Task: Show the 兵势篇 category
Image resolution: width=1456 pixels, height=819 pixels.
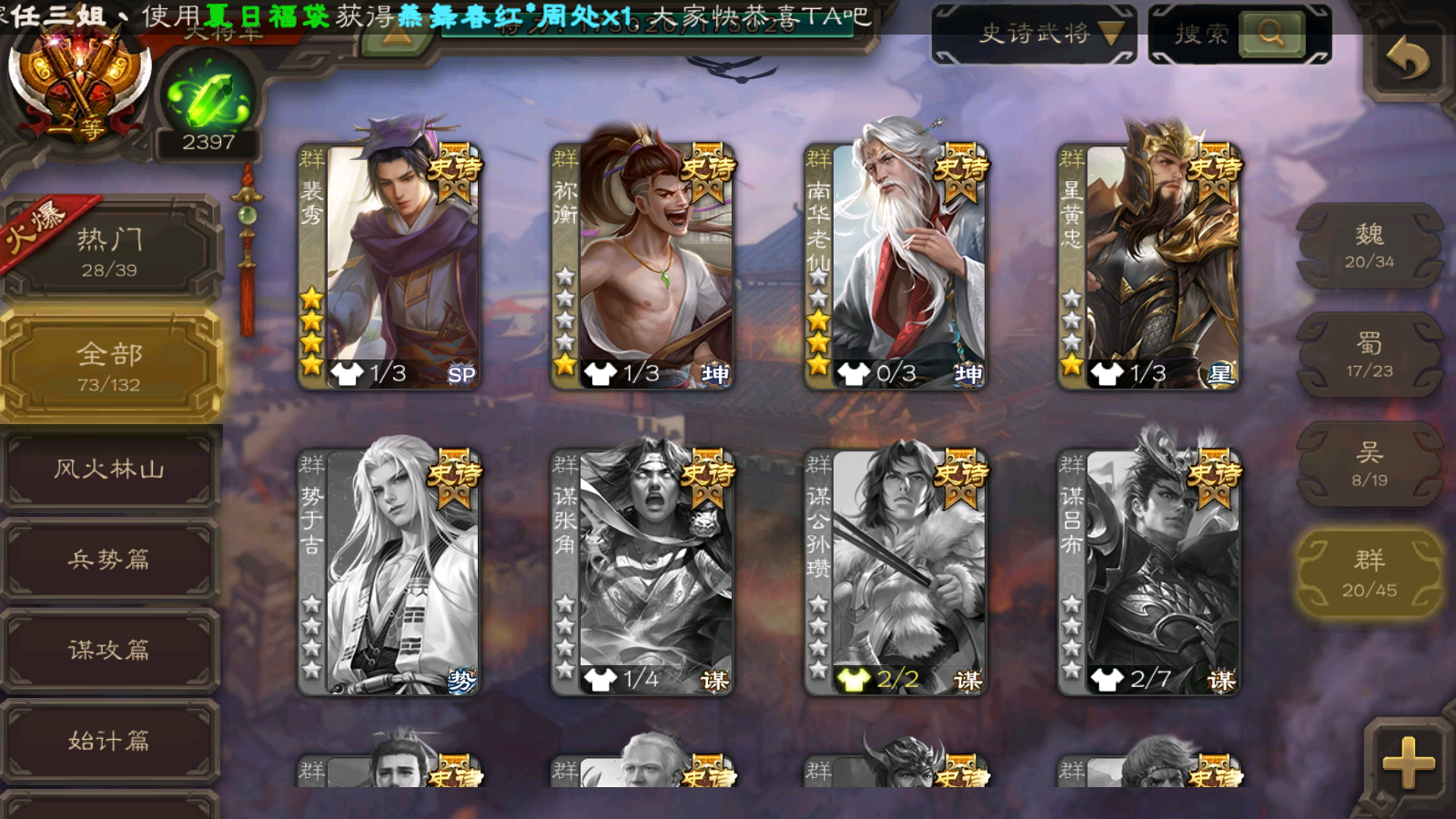Action: [x=109, y=559]
